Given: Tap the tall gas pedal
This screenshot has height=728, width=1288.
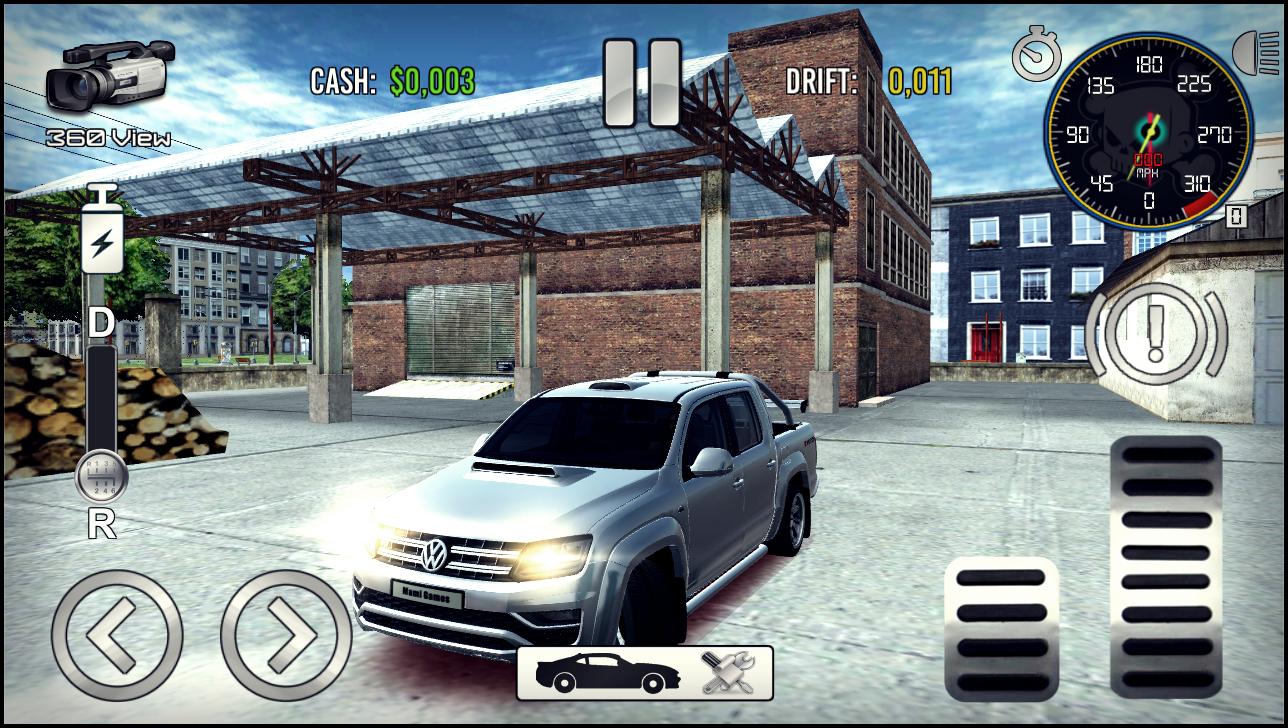Looking at the screenshot, I should (1166, 567).
